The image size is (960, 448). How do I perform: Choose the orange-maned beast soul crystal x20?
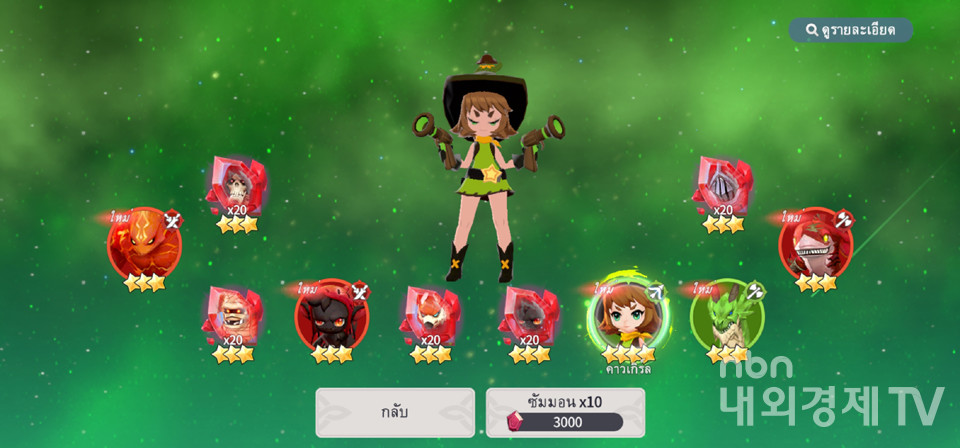430,315
